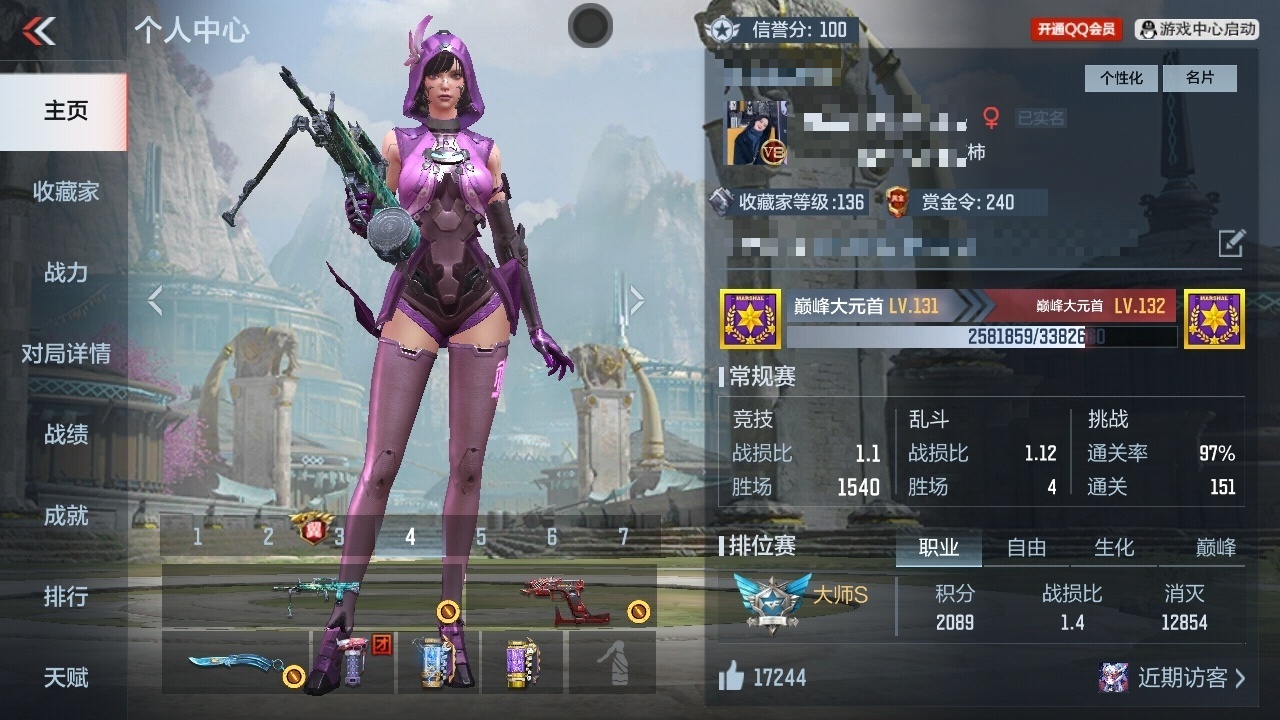Choose the 生化 ranked tab

click(1114, 547)
